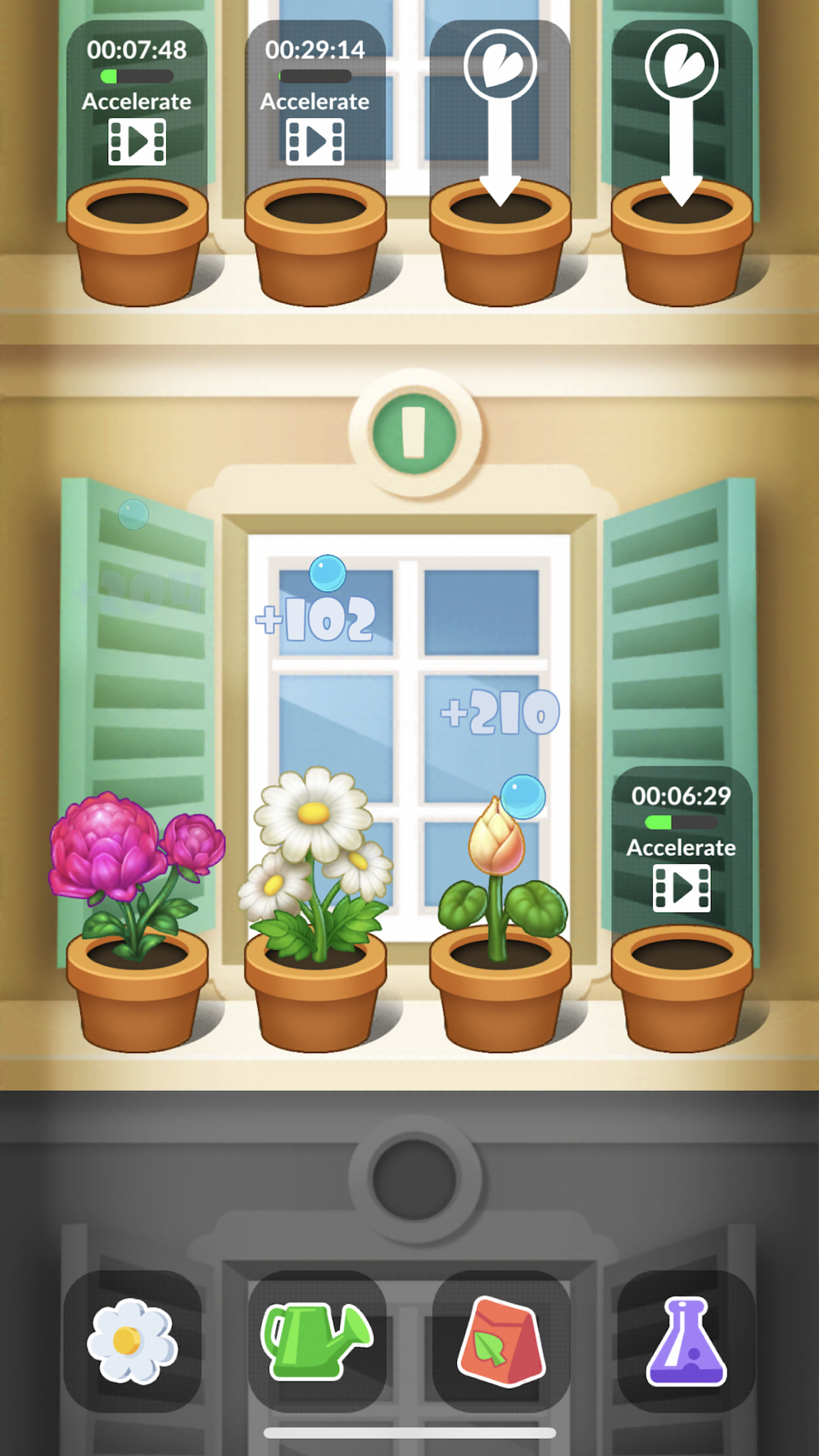Collect the +210 water drop bubble
This screenshot has height=1456, width=819.
tap(523, 796)
